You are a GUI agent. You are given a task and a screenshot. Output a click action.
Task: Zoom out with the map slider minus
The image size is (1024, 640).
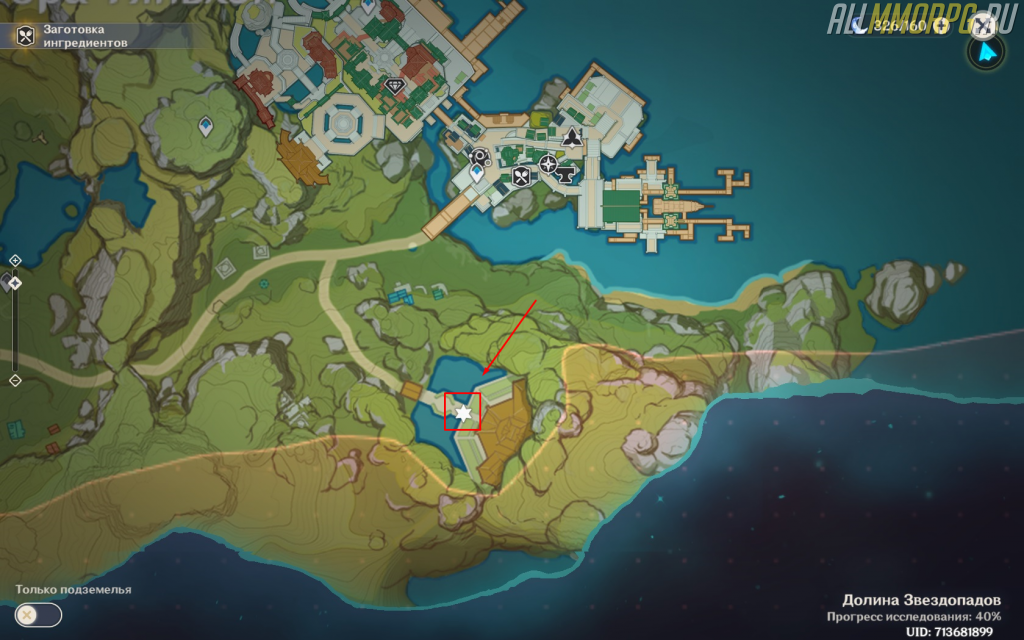click(15, 380)
